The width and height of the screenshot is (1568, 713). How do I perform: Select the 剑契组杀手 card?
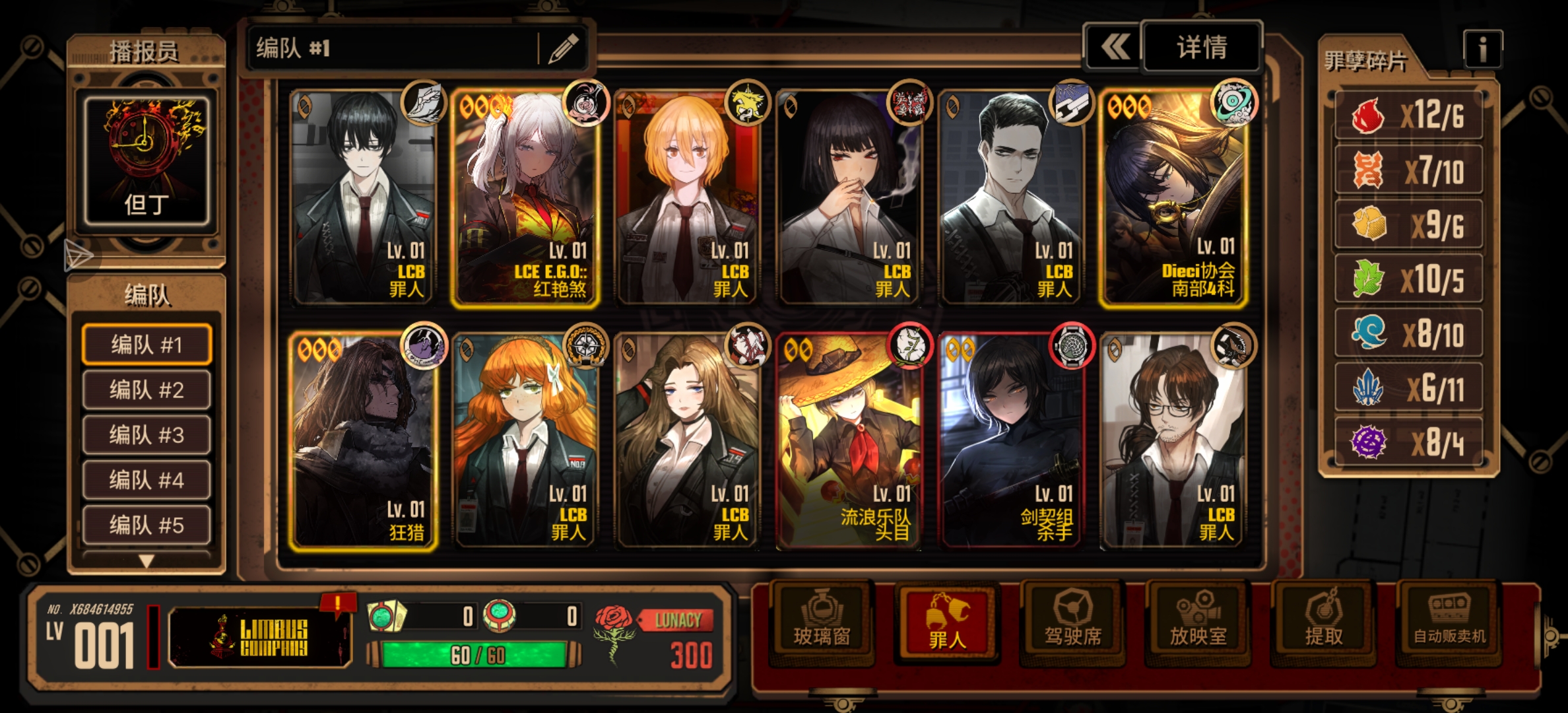[1011, 441]
